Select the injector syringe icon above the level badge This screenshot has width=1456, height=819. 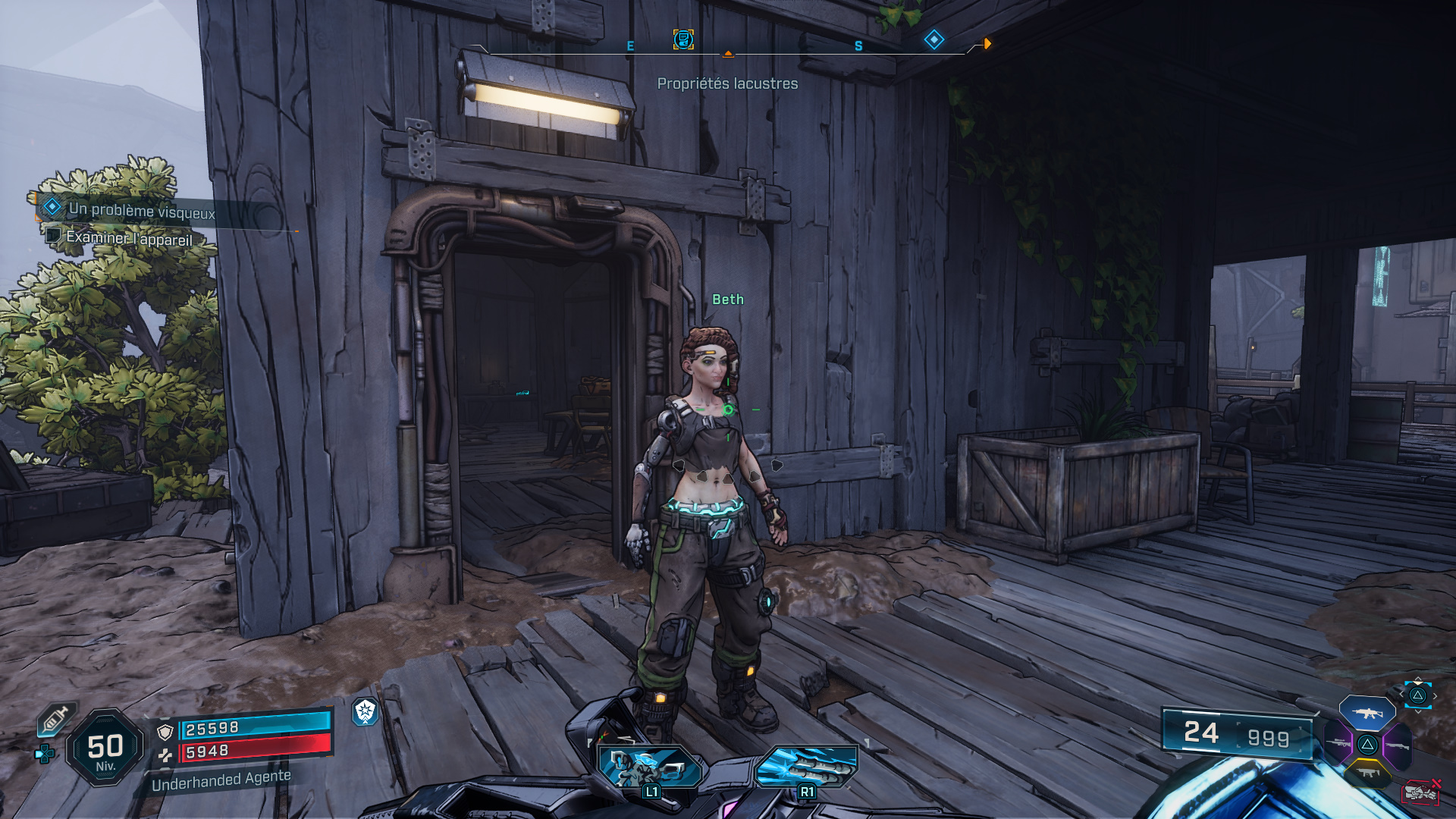(x=56, y=719)
